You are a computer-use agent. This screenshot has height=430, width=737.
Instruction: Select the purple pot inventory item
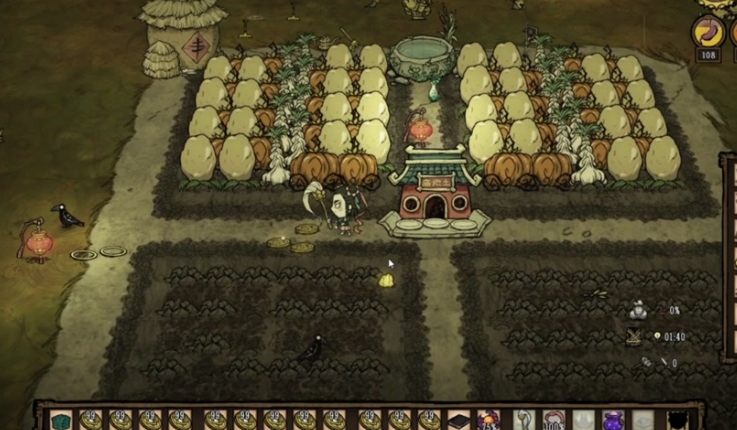(x=614, y=420)
